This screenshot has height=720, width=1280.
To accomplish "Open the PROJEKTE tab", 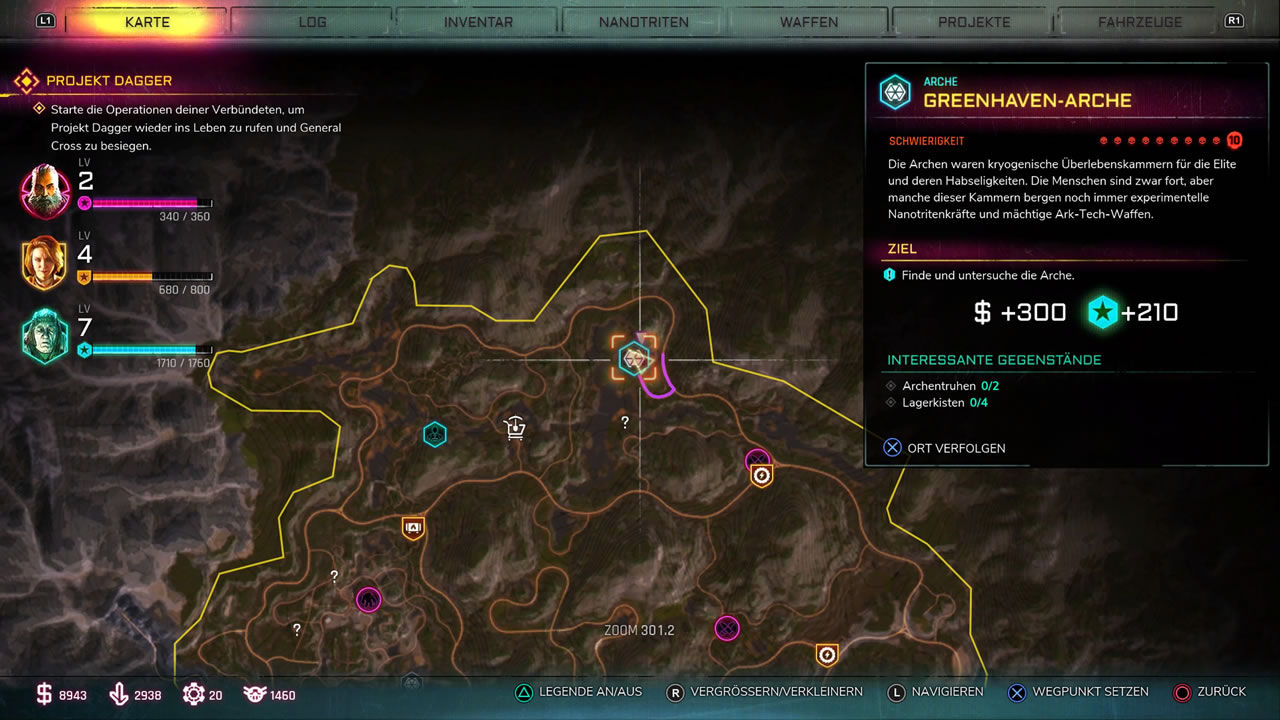I will pyautogui.click(x=974, y=22).
